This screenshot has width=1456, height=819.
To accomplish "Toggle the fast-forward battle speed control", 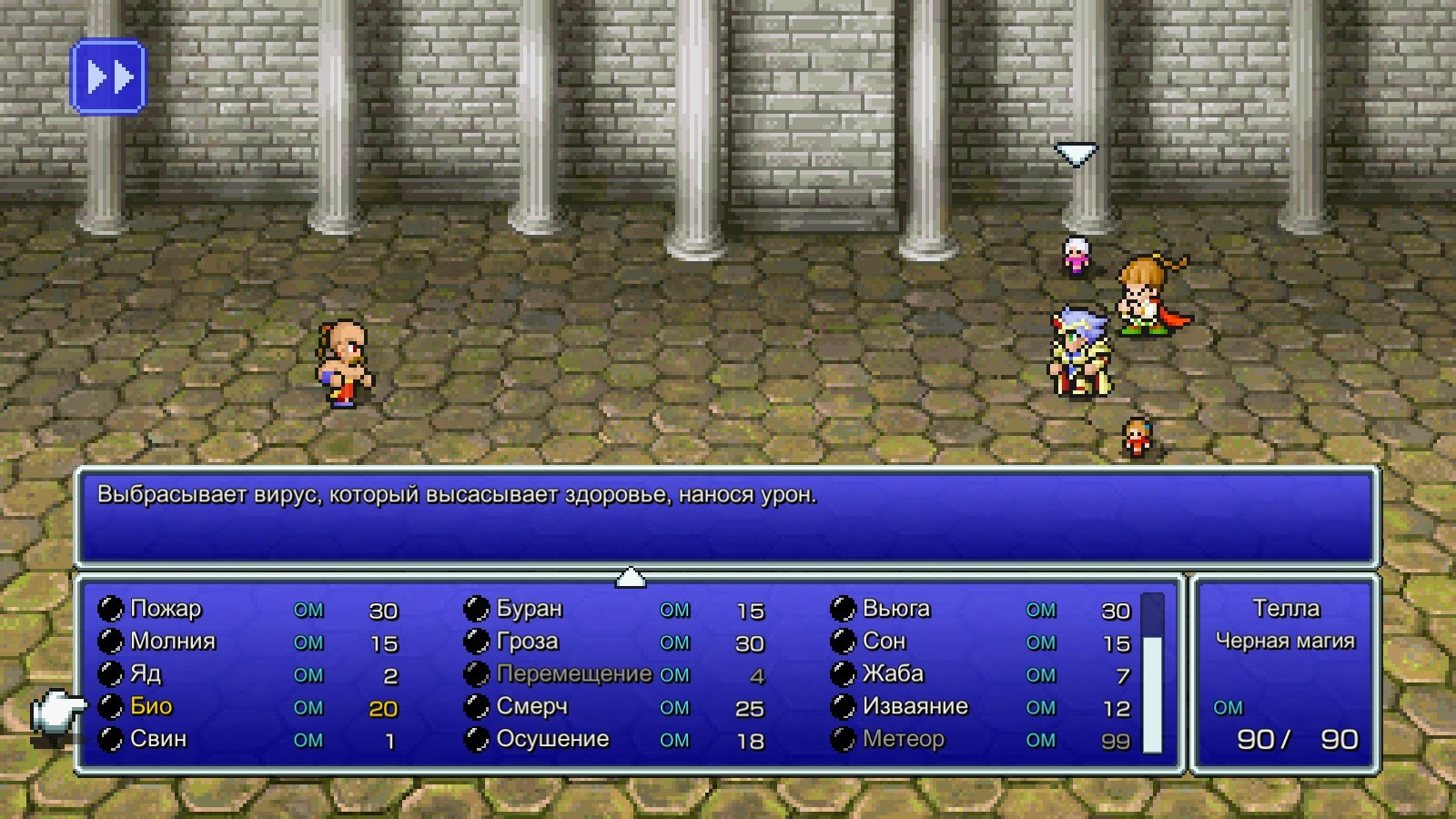I will 109,77.
